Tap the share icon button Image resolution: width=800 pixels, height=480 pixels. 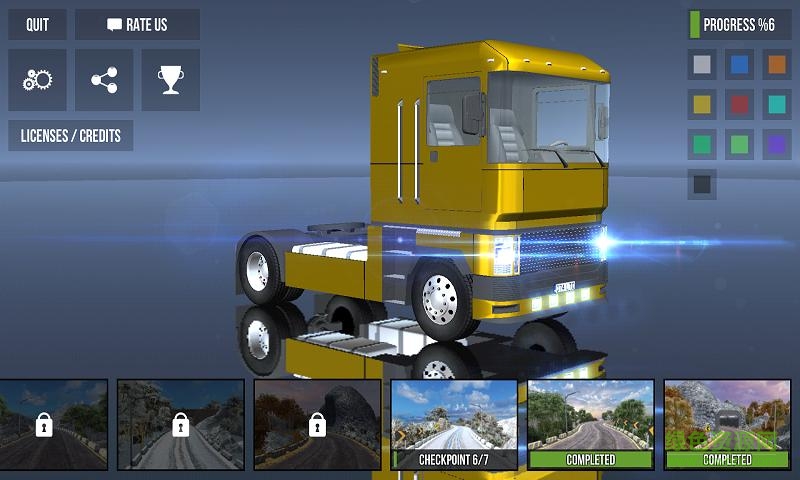[x=104, y=80]
